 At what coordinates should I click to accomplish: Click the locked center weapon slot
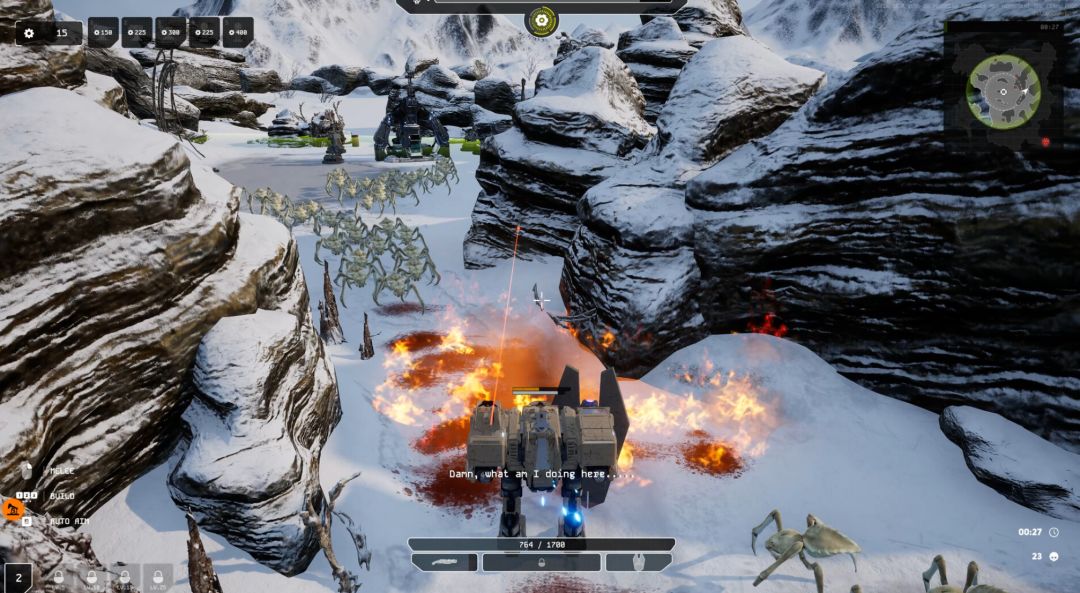pyautogui.click(x=541, y=562)
